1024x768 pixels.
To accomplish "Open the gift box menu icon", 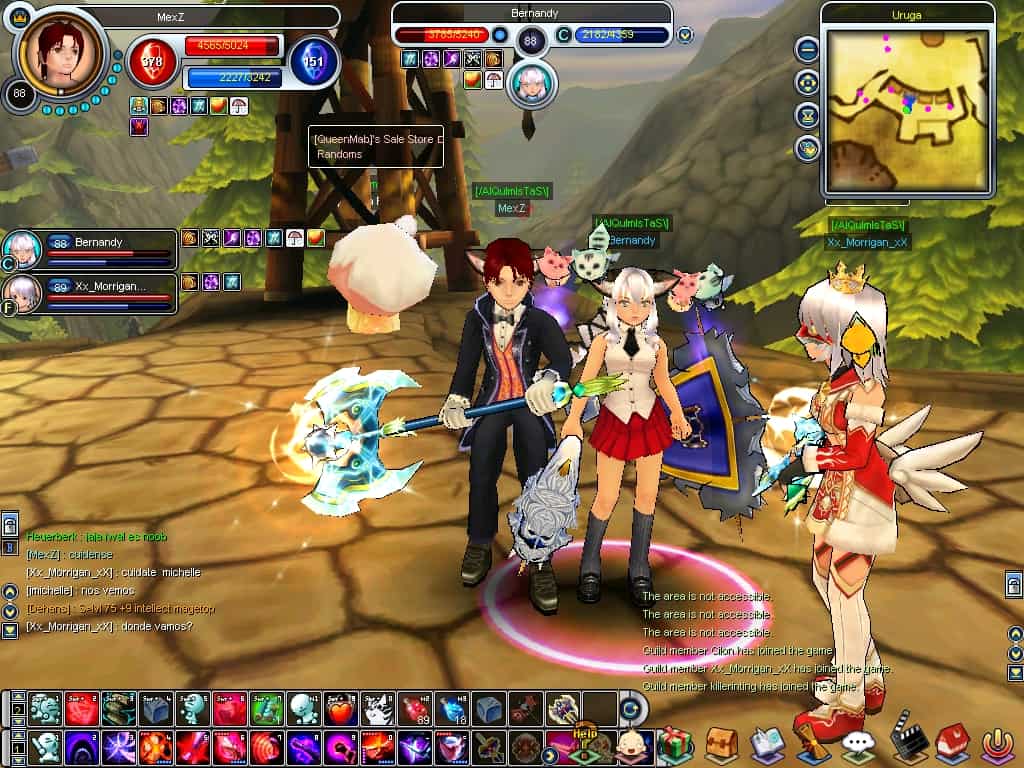I will (x=675, y=745).
